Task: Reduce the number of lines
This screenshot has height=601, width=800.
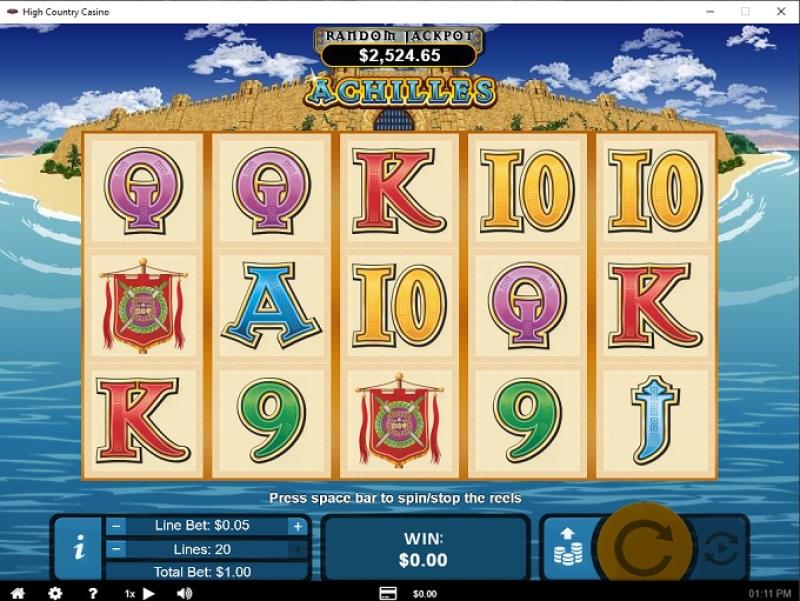Action: pyautogui.click(x=117, y=549)
